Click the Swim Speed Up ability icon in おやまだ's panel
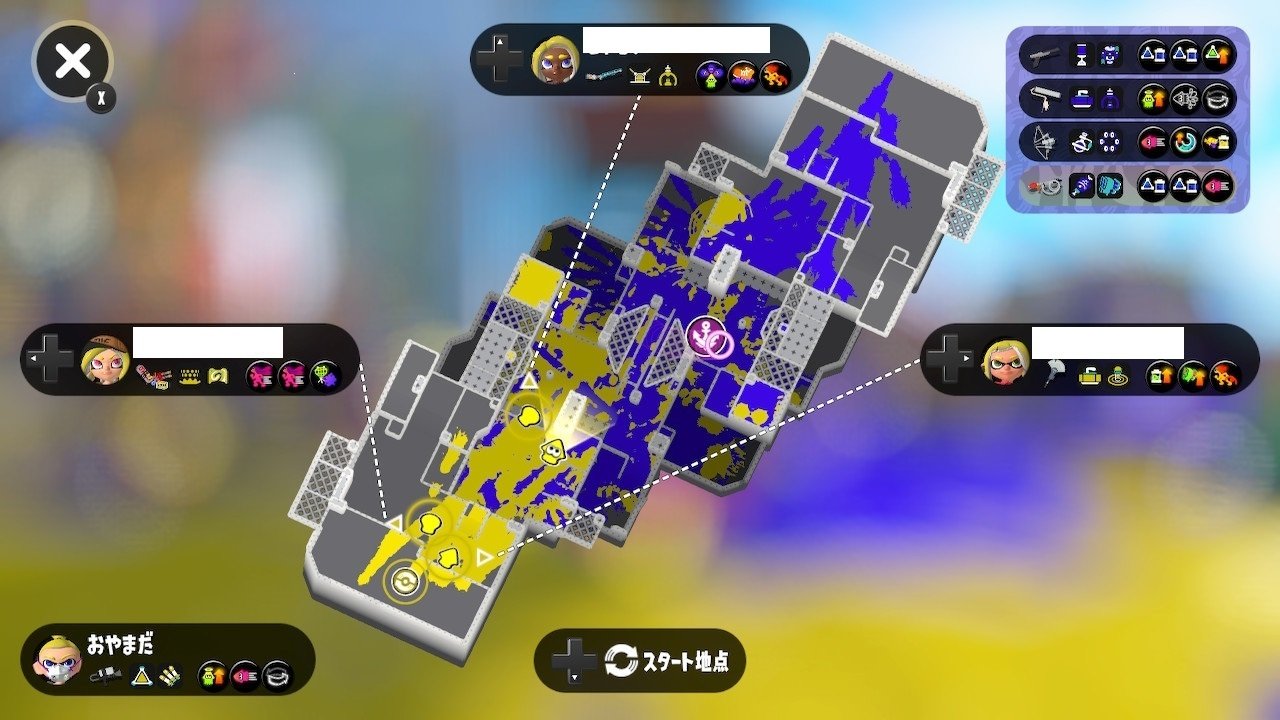Image resolution: width=1280 pixels, height=720 pixels. point(210,675)
